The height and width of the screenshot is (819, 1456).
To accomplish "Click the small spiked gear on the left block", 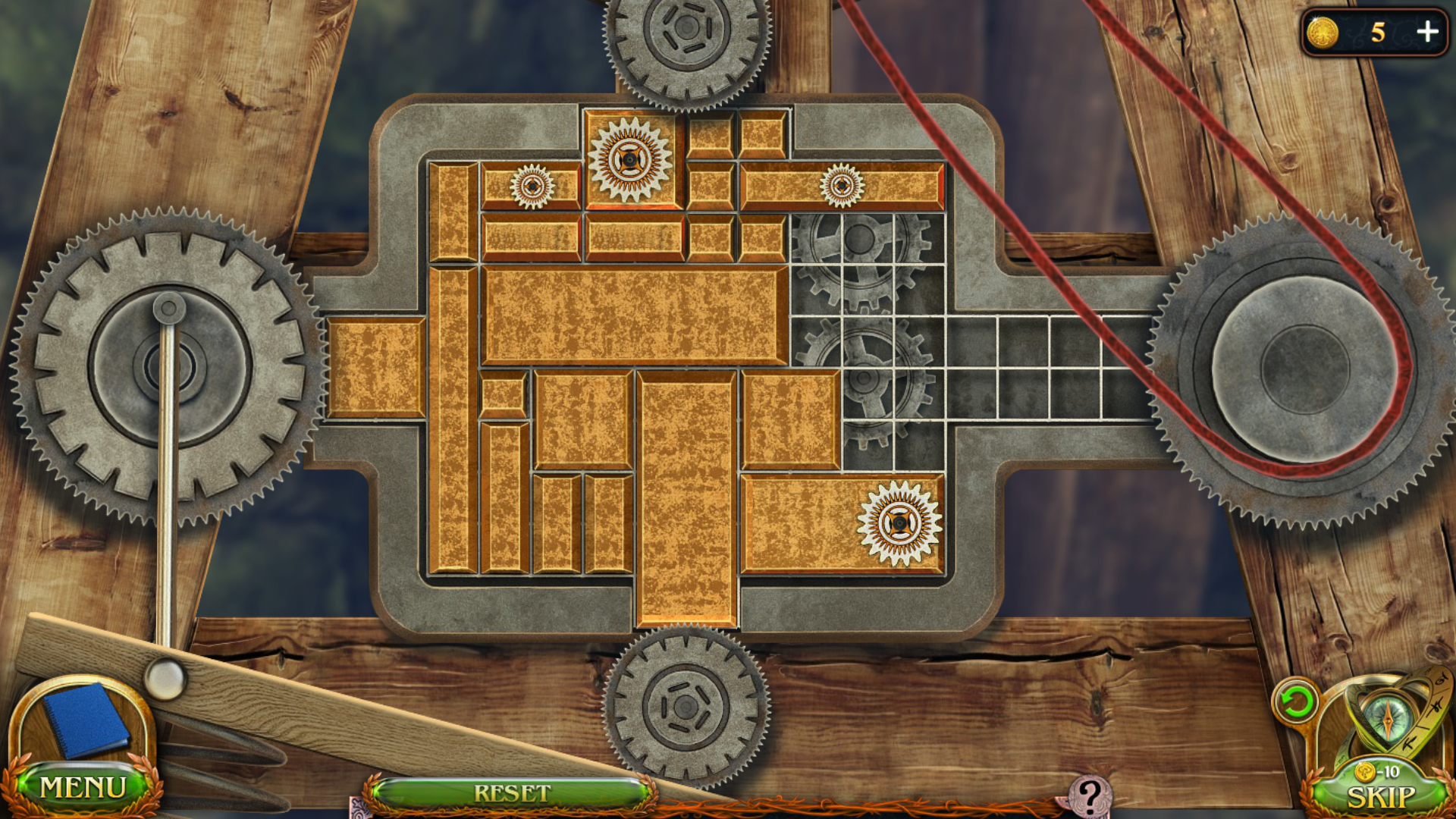I will coord(534,184).
